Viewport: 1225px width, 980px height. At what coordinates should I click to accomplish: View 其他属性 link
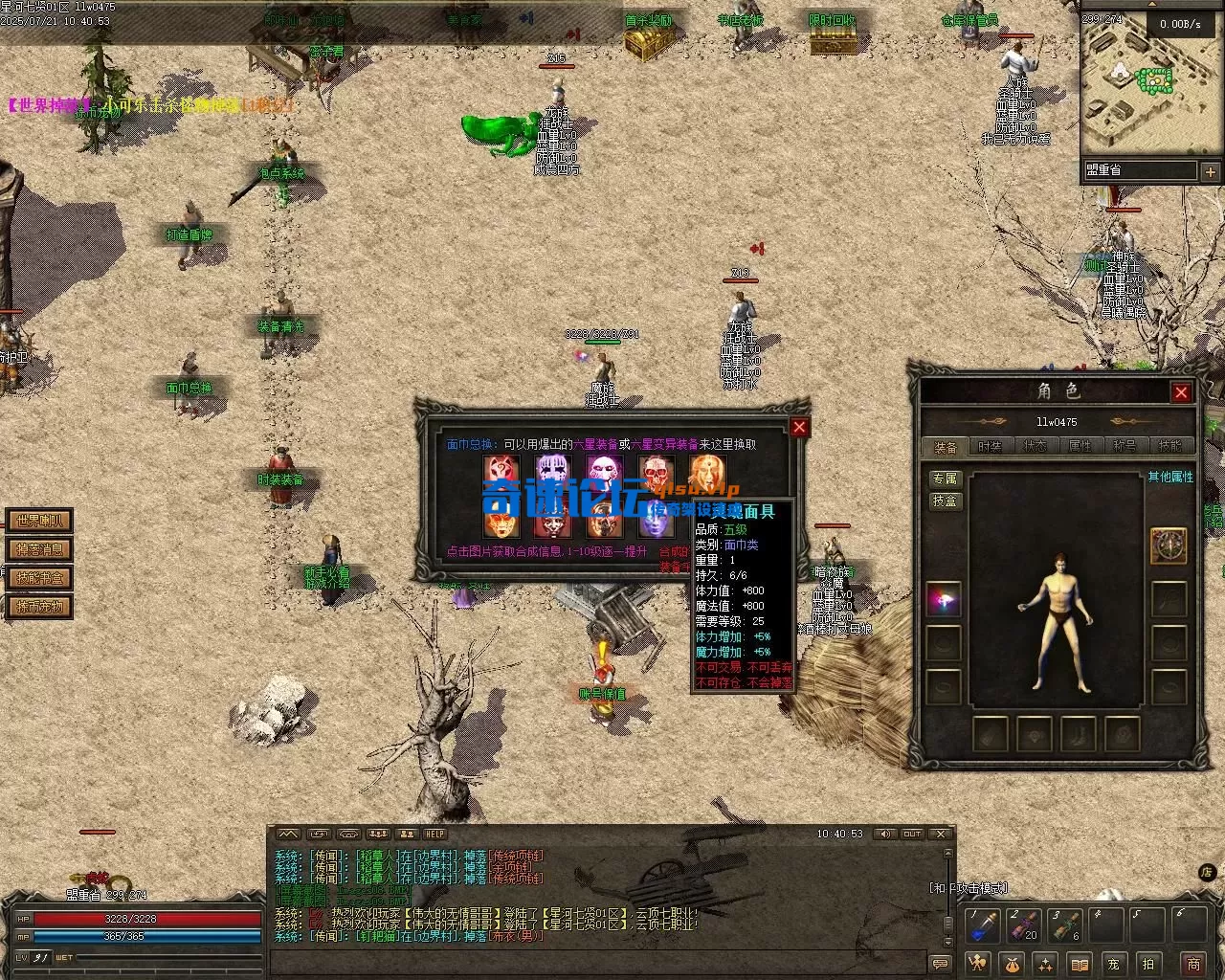(x=1170, y=477)
